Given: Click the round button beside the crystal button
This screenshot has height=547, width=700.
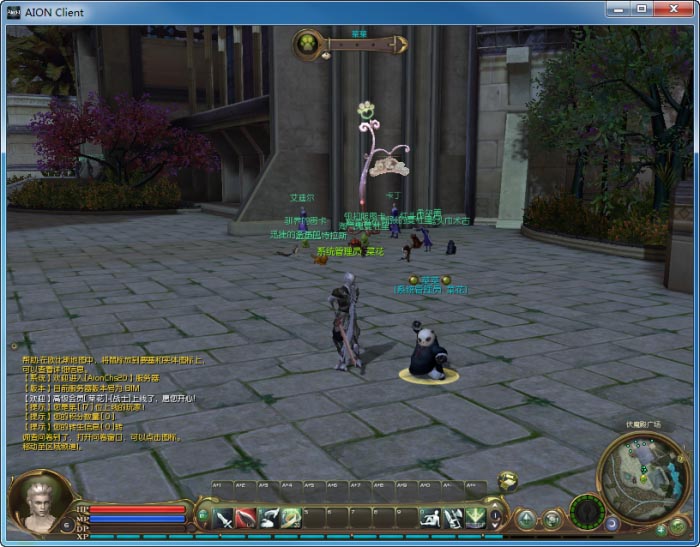Looking at the screenshot, I should point(551,518).
